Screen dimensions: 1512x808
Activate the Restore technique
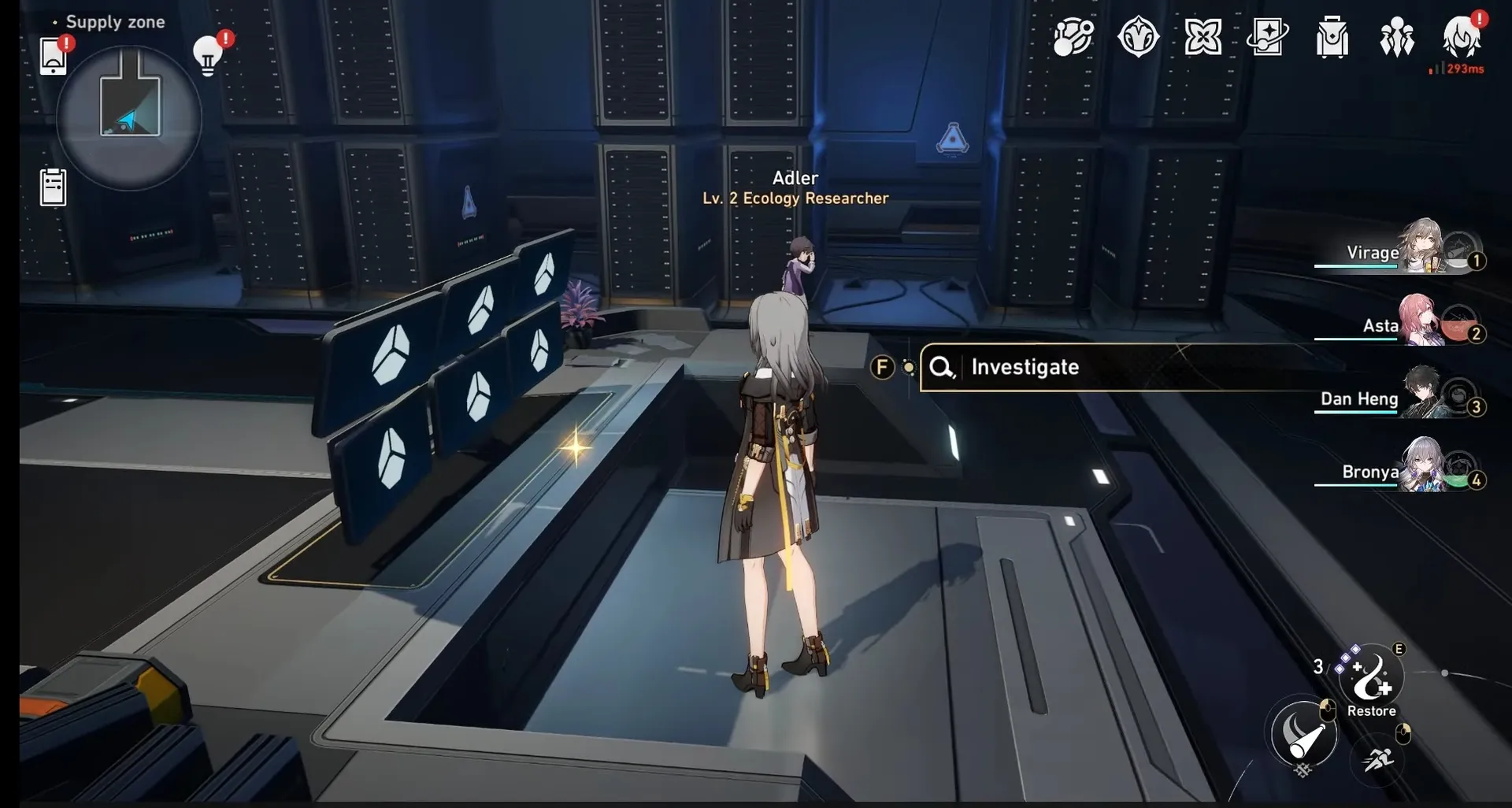pyautogui.click(x=1371, y=677)
